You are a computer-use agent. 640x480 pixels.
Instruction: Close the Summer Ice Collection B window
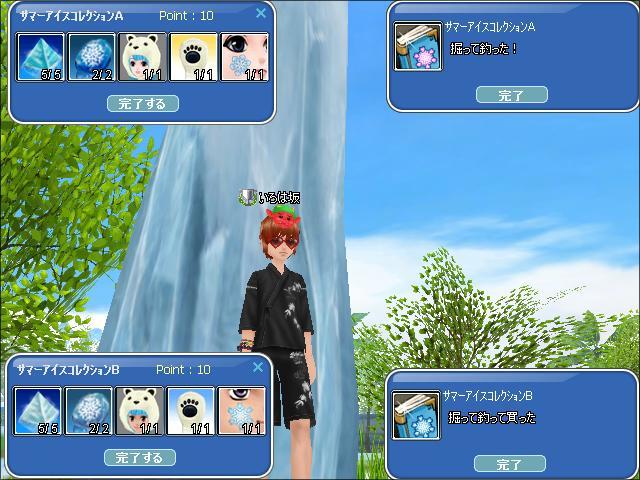(x=258, y=368)
